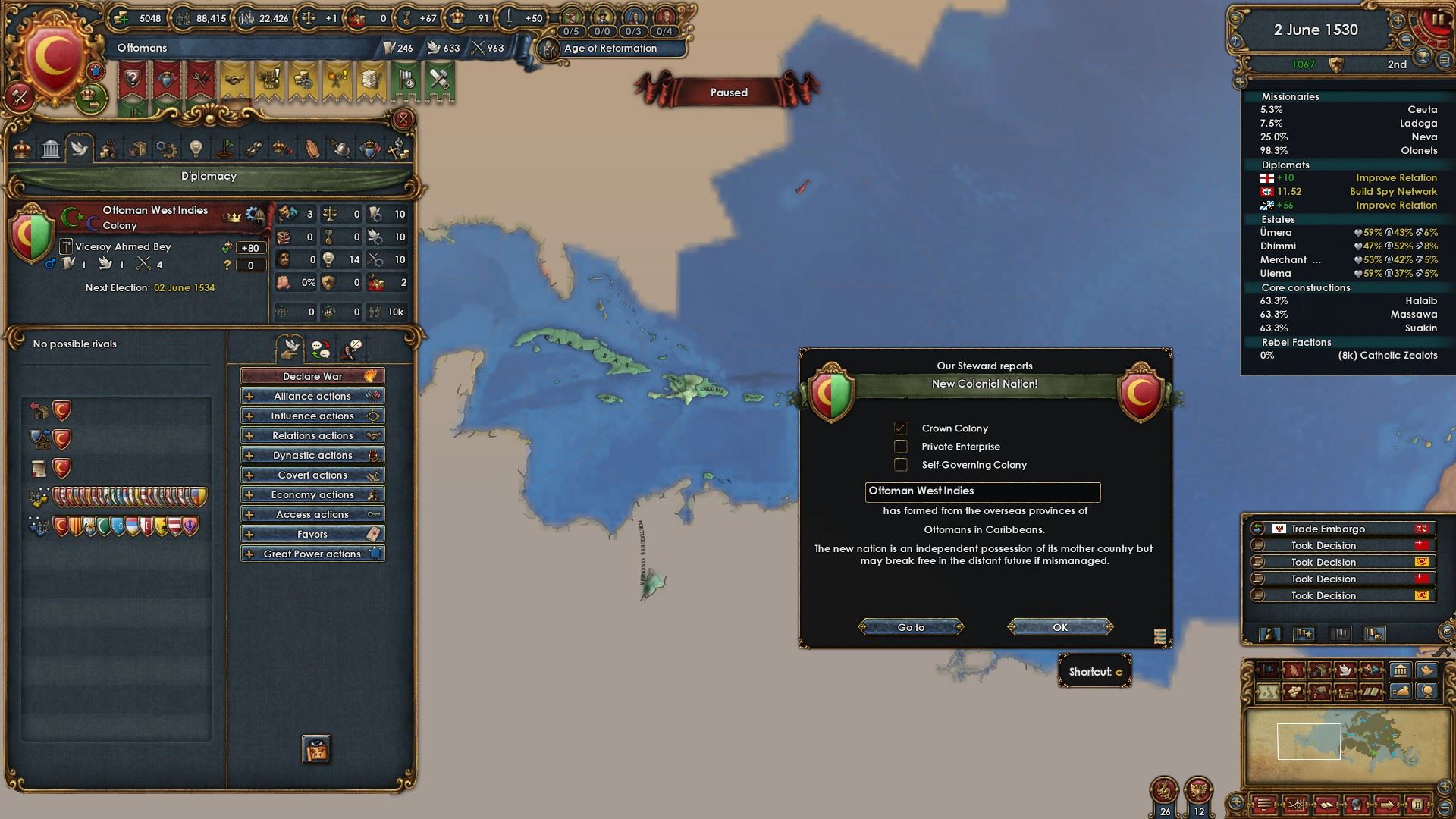Toggle the Crown Colony checkbox

point(901,428)
